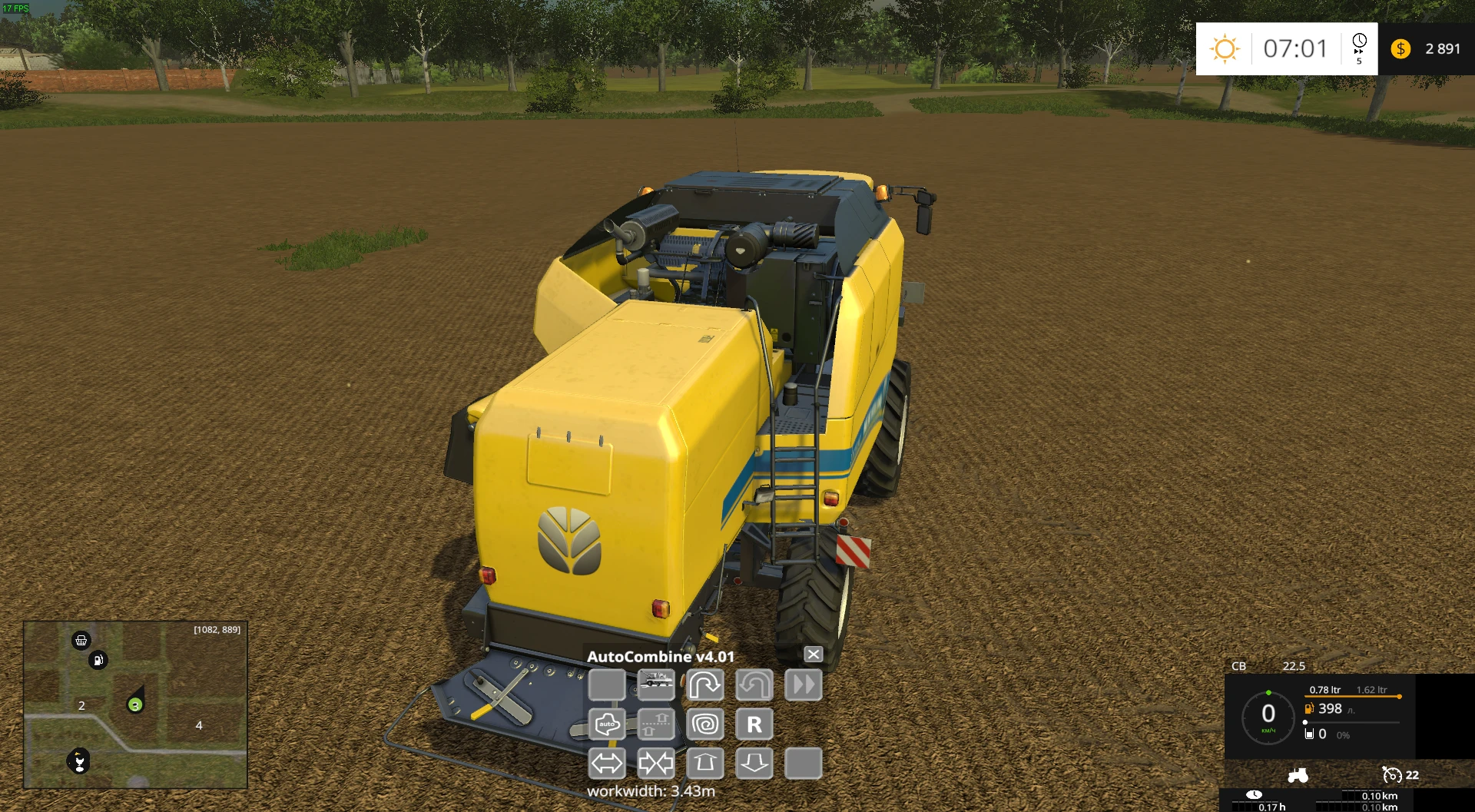The image size is (1475, 812).
Task: Toggle the auto field mode button
Action: point(607,724)
